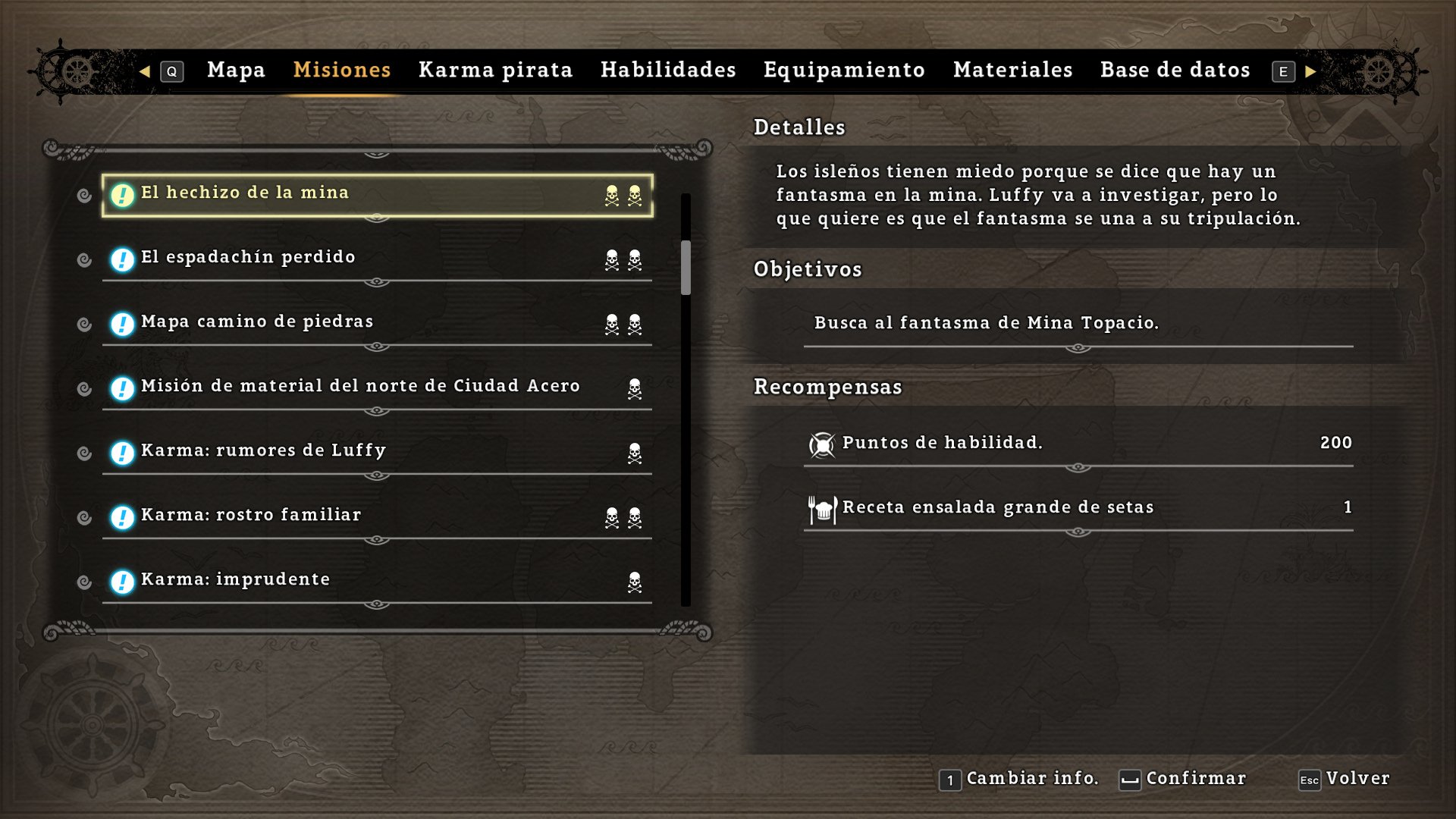Click the left arrow beside the tab bar

[x=145, y=71]
